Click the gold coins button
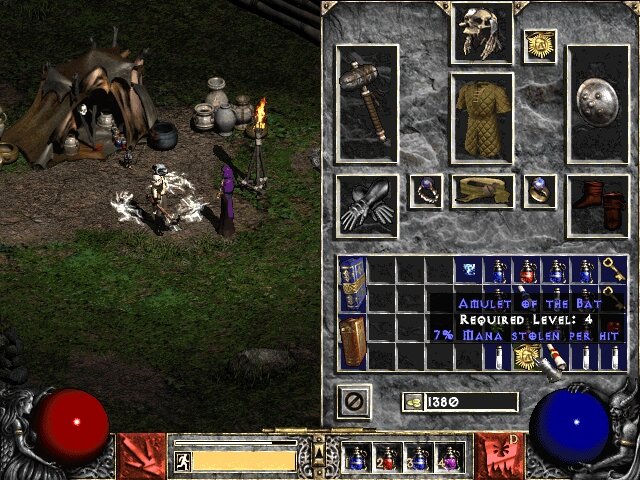This screenshot has width=640, height=480. (x=413, y=402)
